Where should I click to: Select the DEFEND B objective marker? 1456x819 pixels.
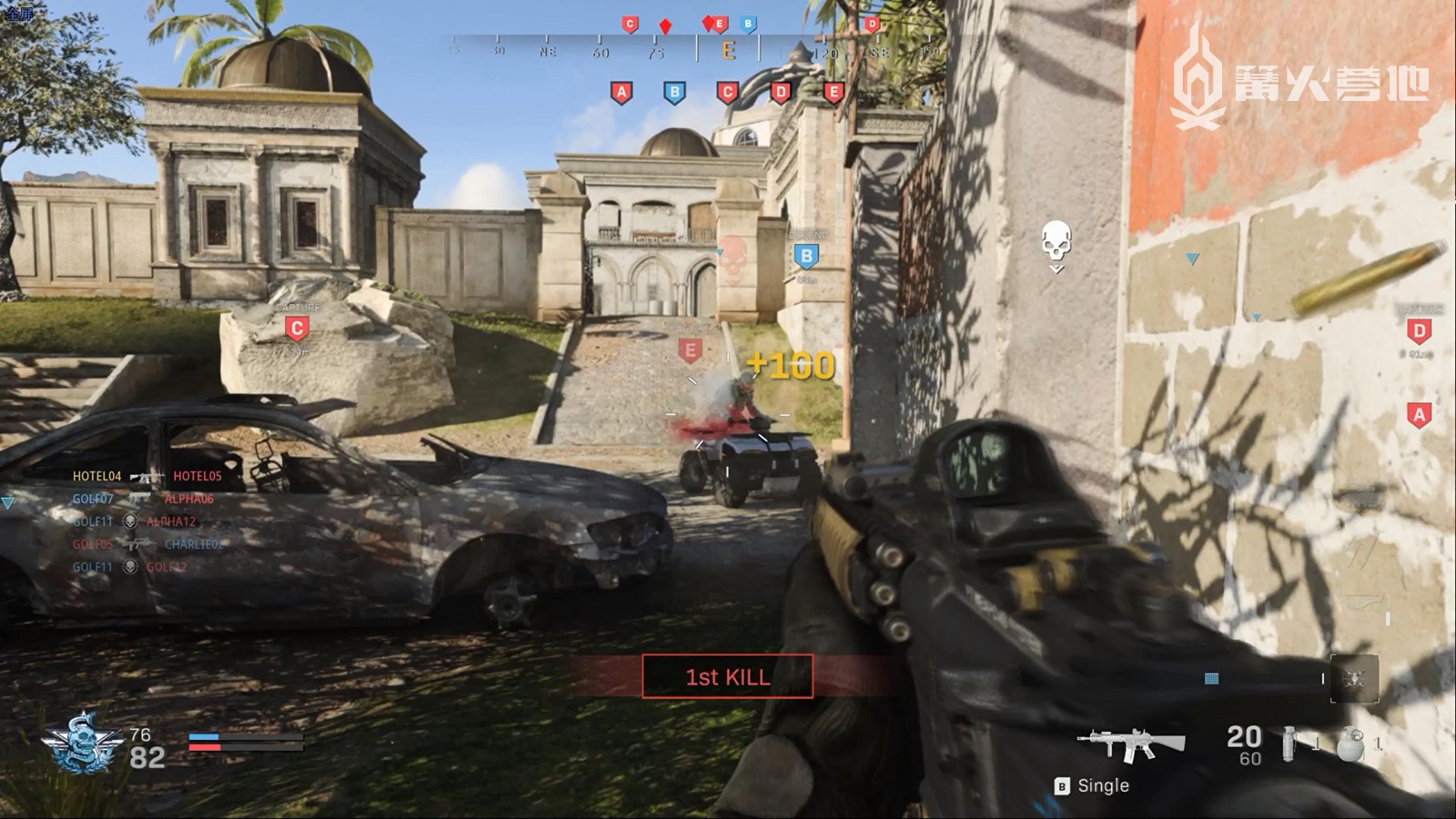pyautogui.click(x=806, y=257)
